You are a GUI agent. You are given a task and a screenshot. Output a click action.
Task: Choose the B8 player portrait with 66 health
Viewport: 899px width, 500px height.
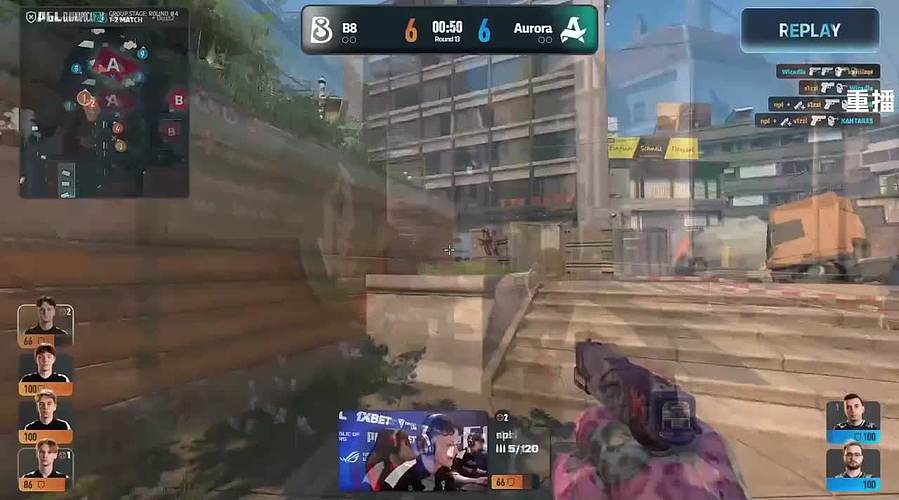45,319
